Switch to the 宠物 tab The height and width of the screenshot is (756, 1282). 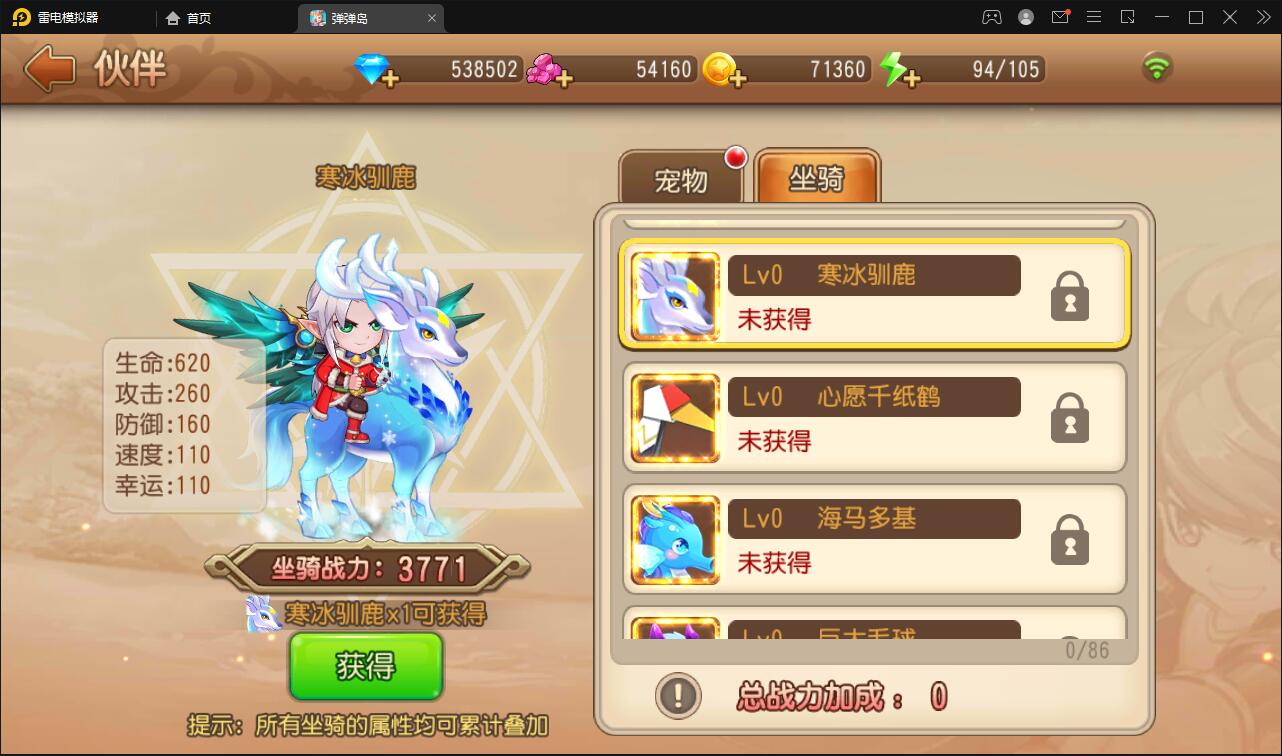click(x=683, y=177)
